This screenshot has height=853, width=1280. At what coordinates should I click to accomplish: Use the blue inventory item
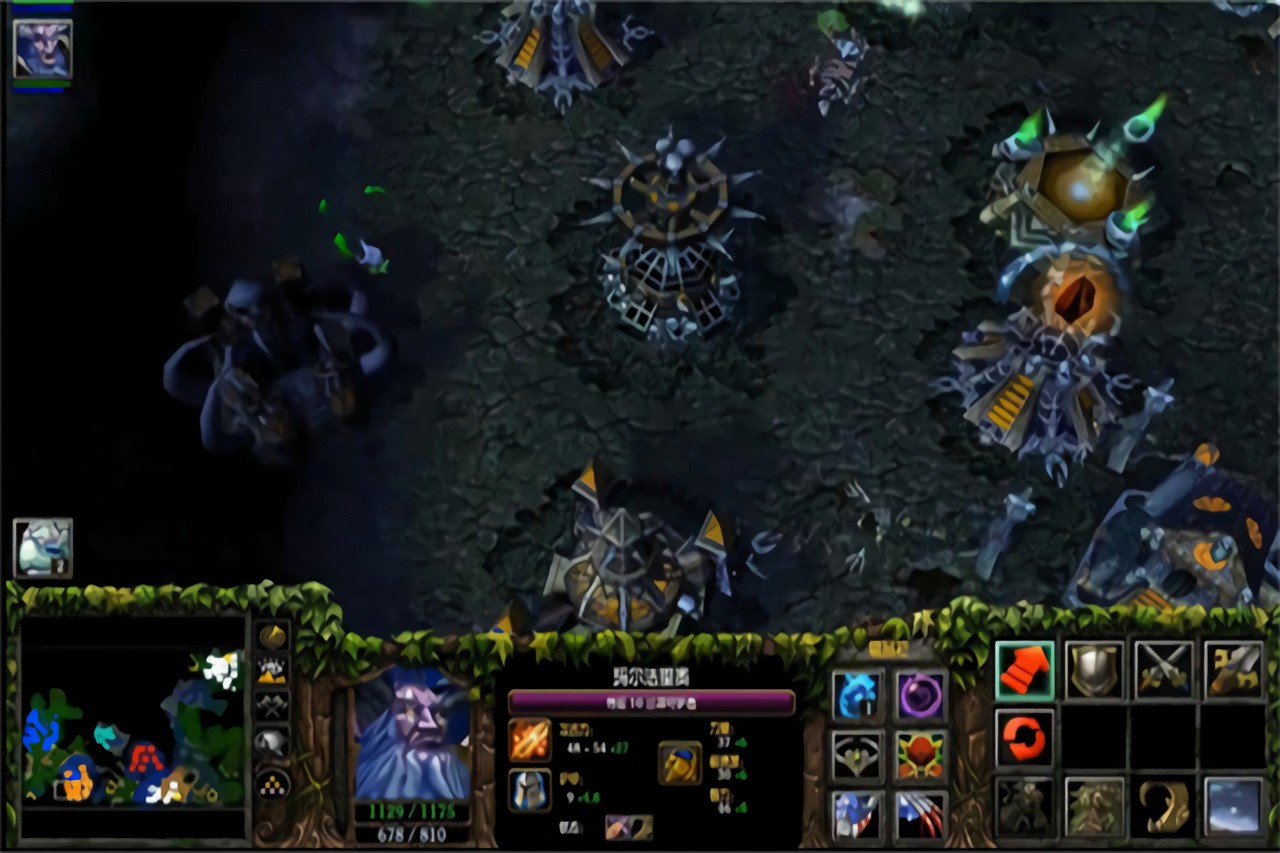tap(857, 695)
